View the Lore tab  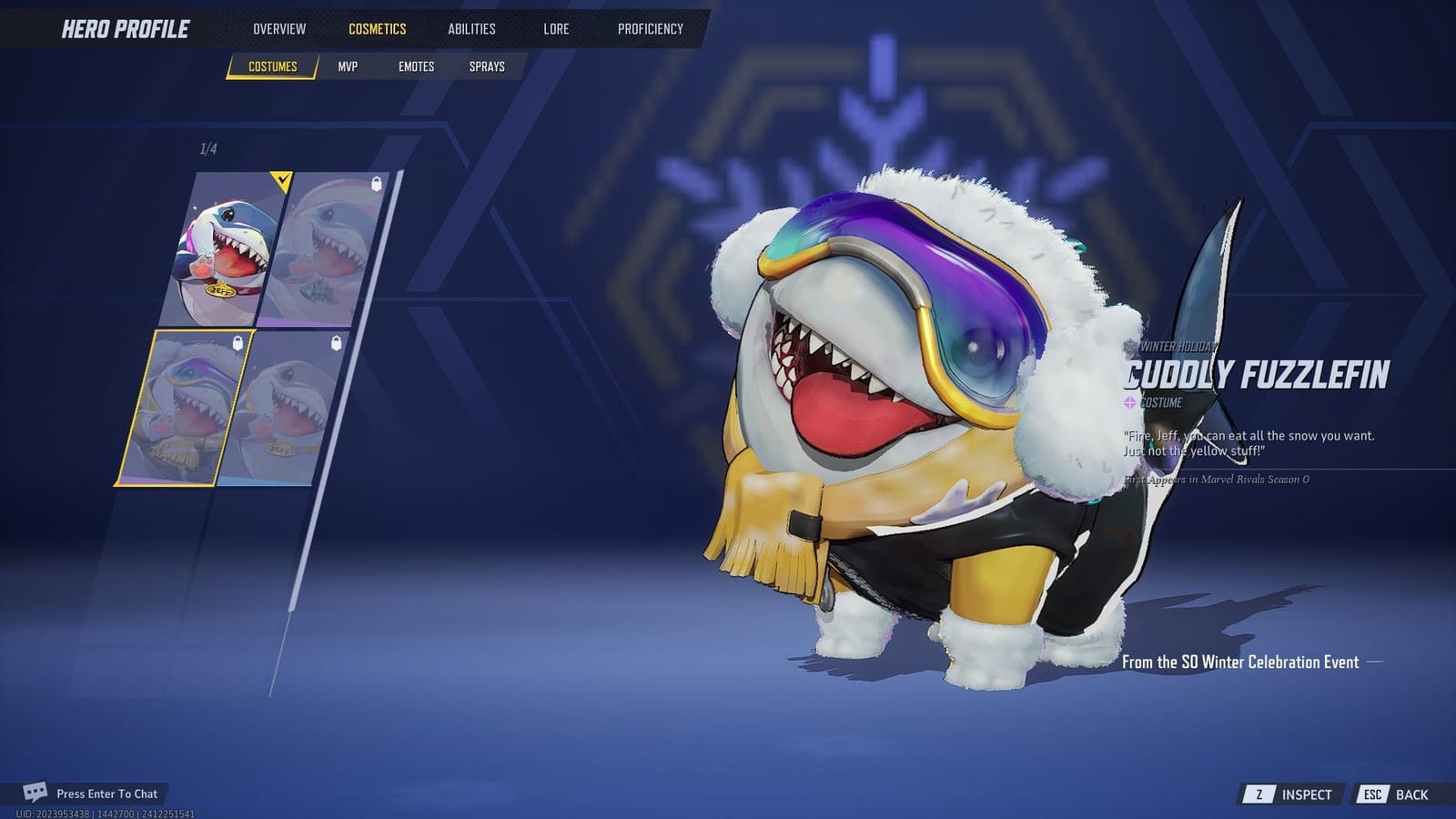click(555, 28)
